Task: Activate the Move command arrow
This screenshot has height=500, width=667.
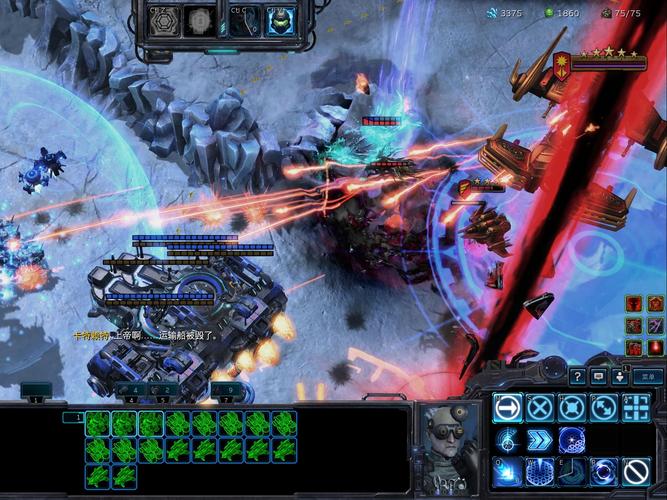Action: [x=507, y=408]
